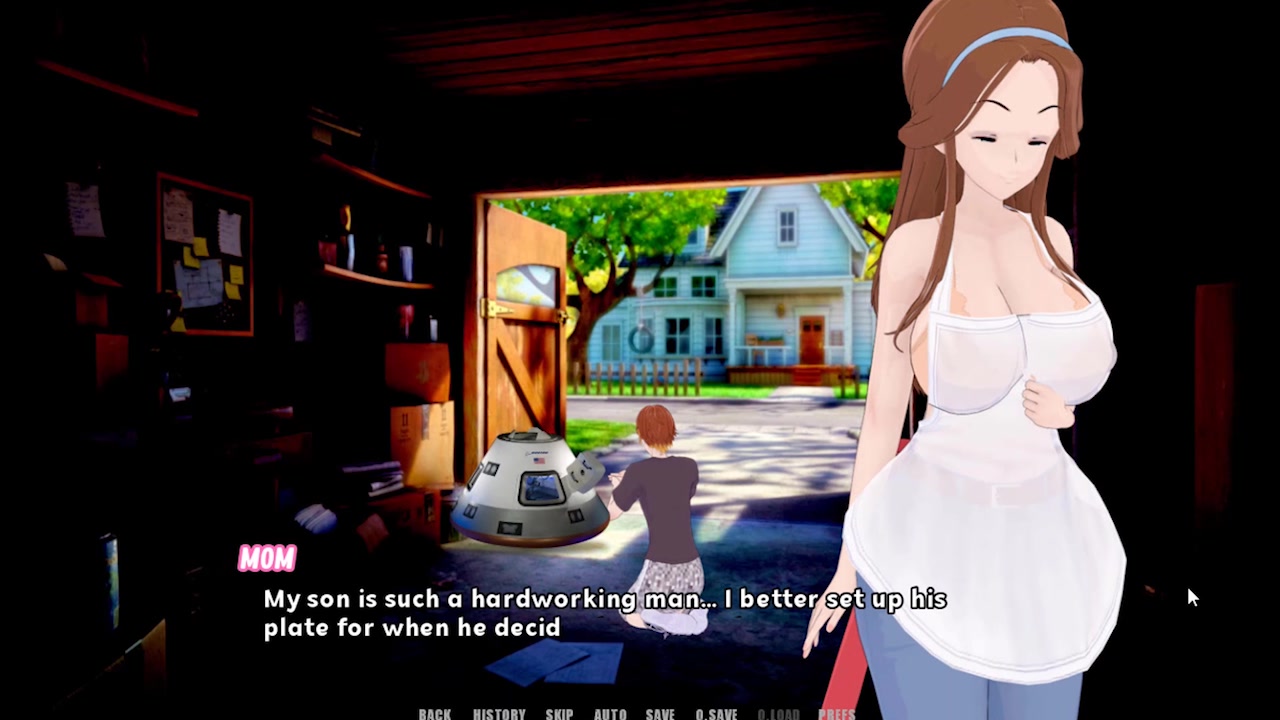Image resolution: width=1280 pixels, height=720 pixels.
Task: Toggle Auto dialogue advance
Action: coord(610,714)
